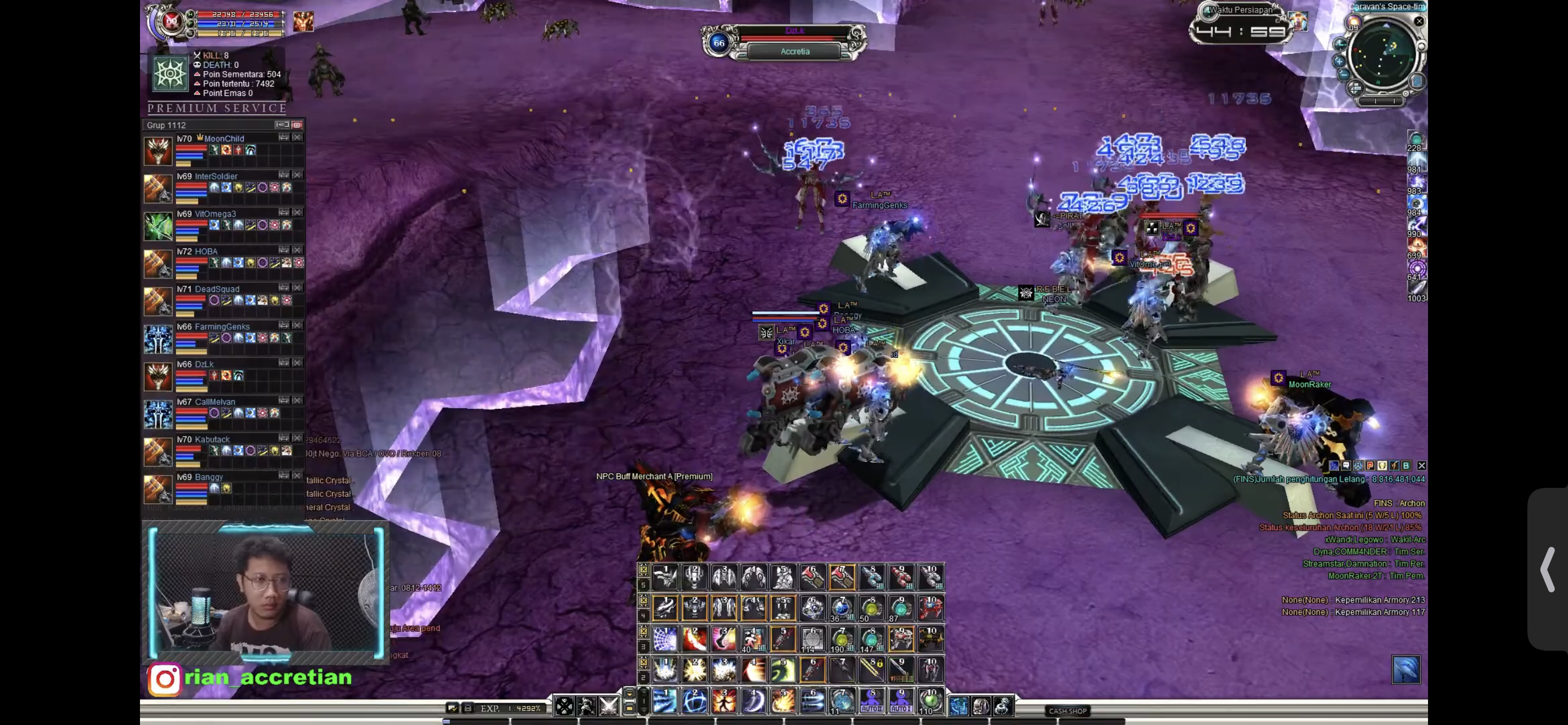Image resolution: width=1568 pixels, height=725 pixels.
Task: Use the red crab mech slot in hotbar row 4
Action: [930, 608]
